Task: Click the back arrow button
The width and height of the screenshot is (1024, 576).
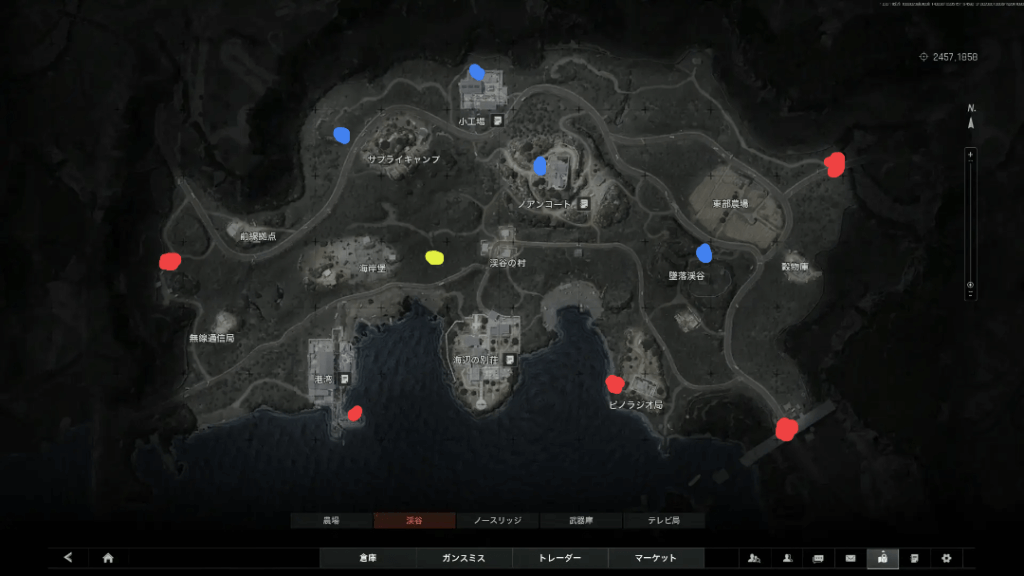Action: tap(68, 558)
